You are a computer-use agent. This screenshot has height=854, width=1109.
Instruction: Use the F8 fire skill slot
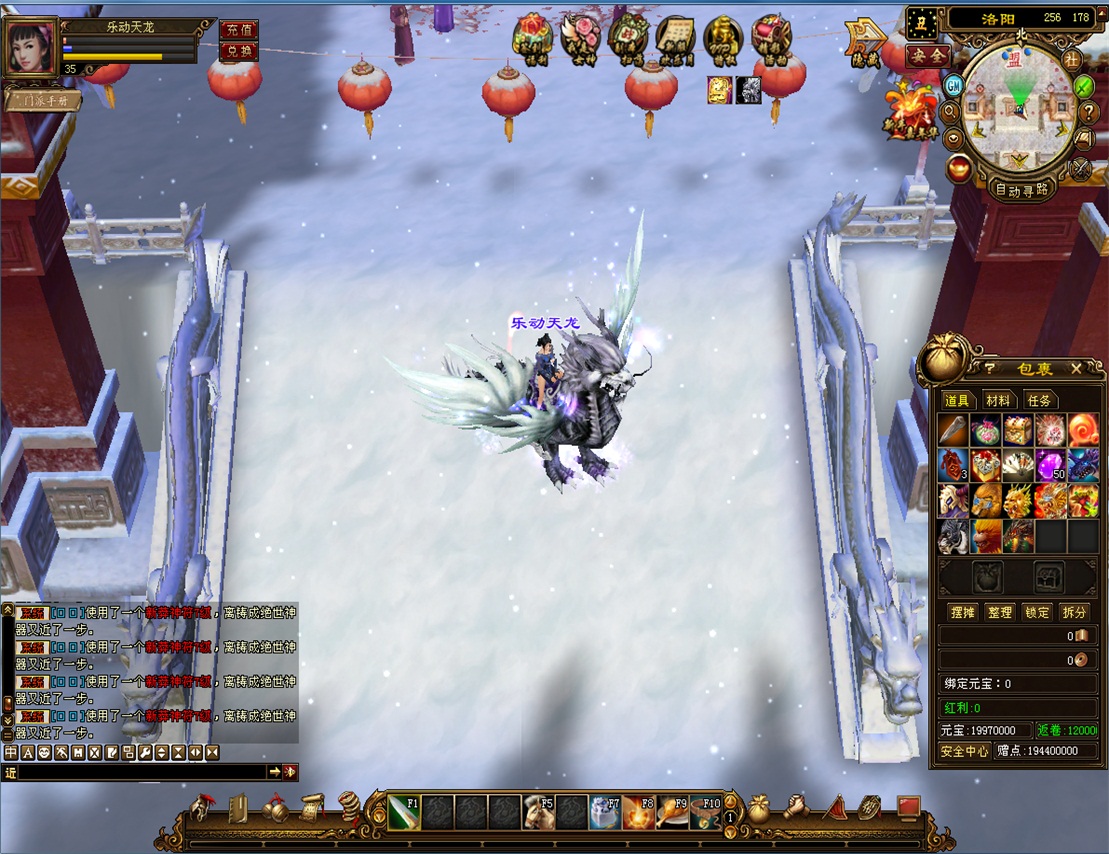[x=640, y=813]
